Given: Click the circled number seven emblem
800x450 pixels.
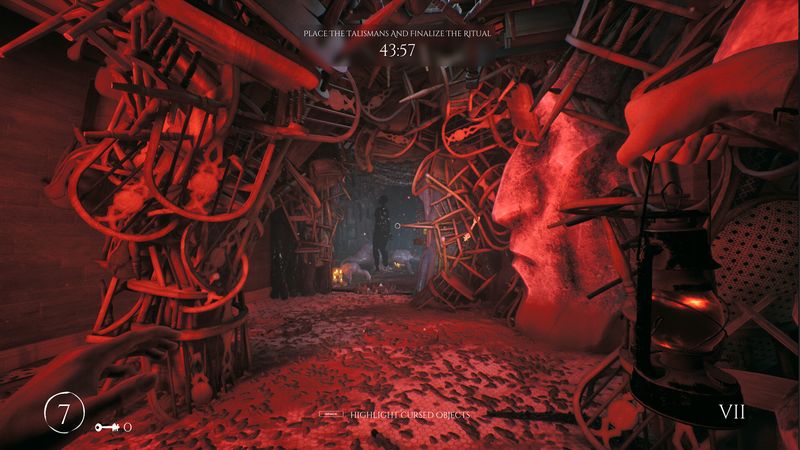Looking at the screenshot, I should coord(63,414).
